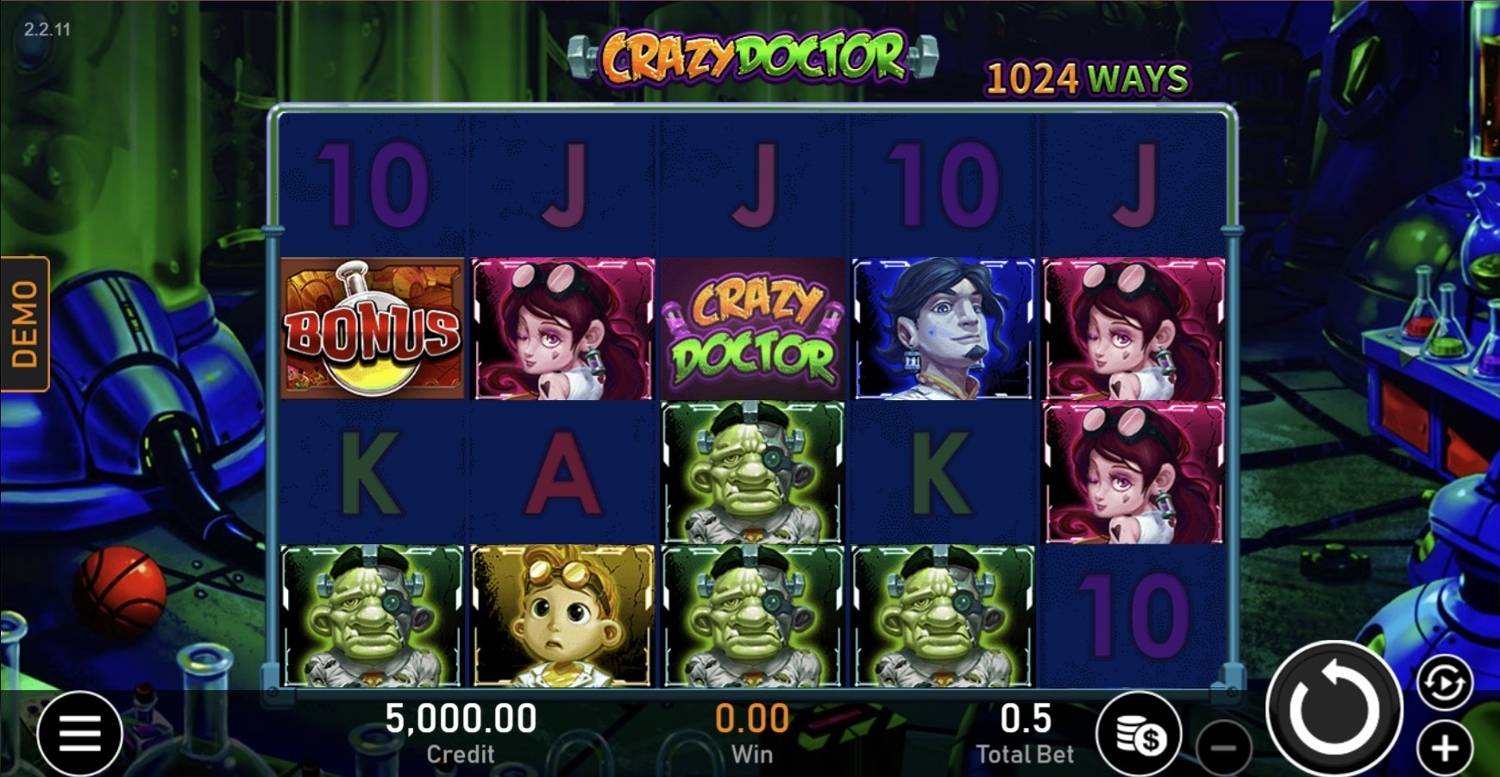The height and width of the screenshot is (777, 1500).
Task: Click the Frankenstein symbol on reel four
Action: tap(940, 615)
